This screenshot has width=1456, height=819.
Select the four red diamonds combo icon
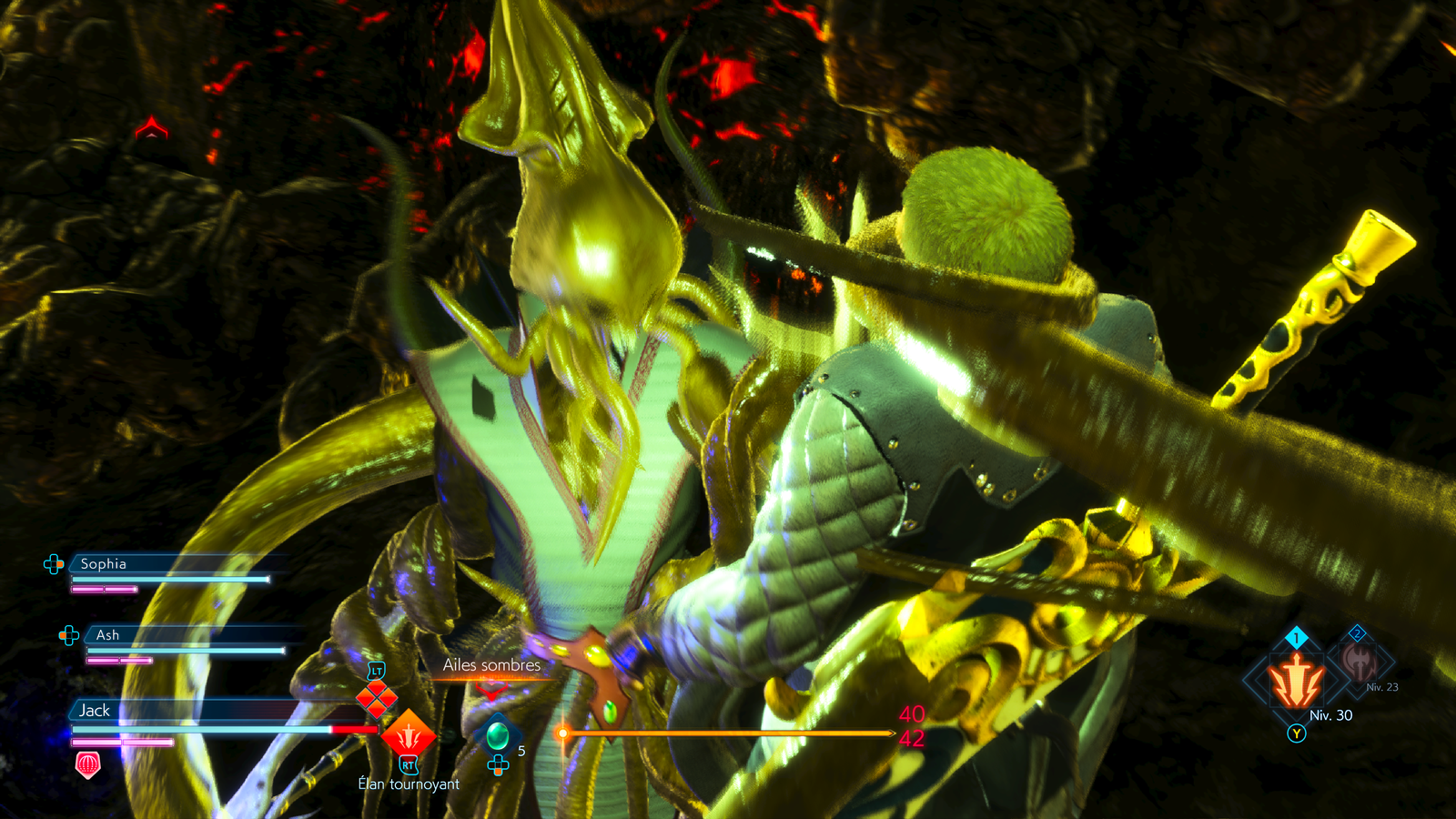(x=376, y=699)
